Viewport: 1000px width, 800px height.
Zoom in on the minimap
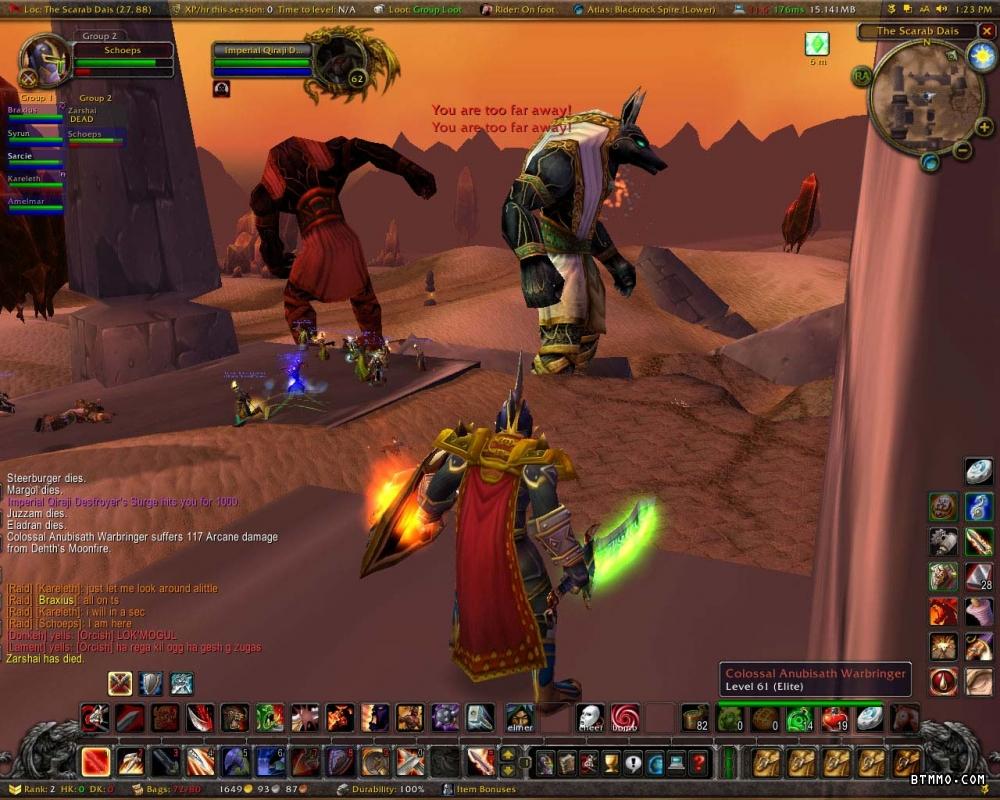click(x=984, y=127)
